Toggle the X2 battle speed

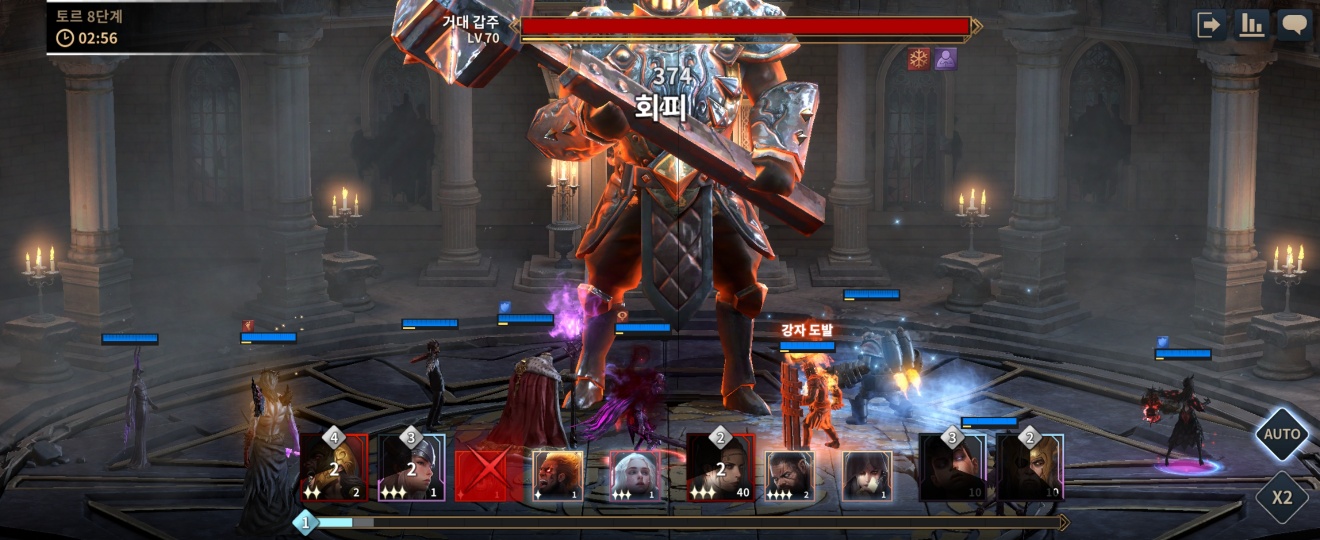coord(1282,497)
